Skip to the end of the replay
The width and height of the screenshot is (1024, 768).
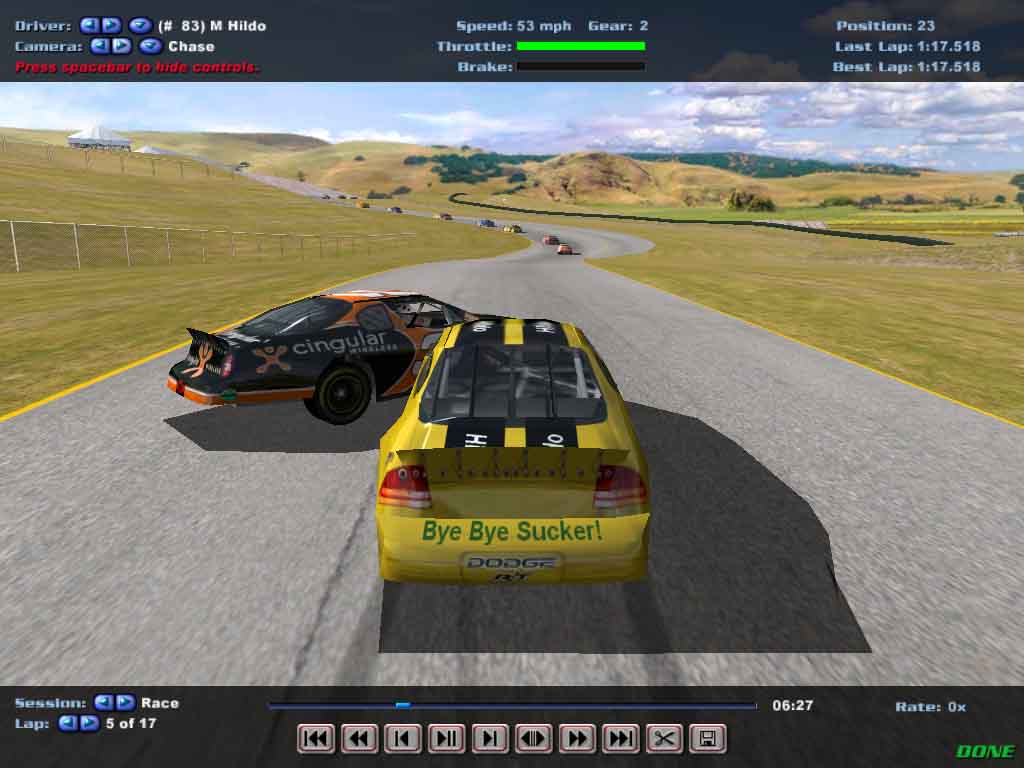[x=620, y=739]
